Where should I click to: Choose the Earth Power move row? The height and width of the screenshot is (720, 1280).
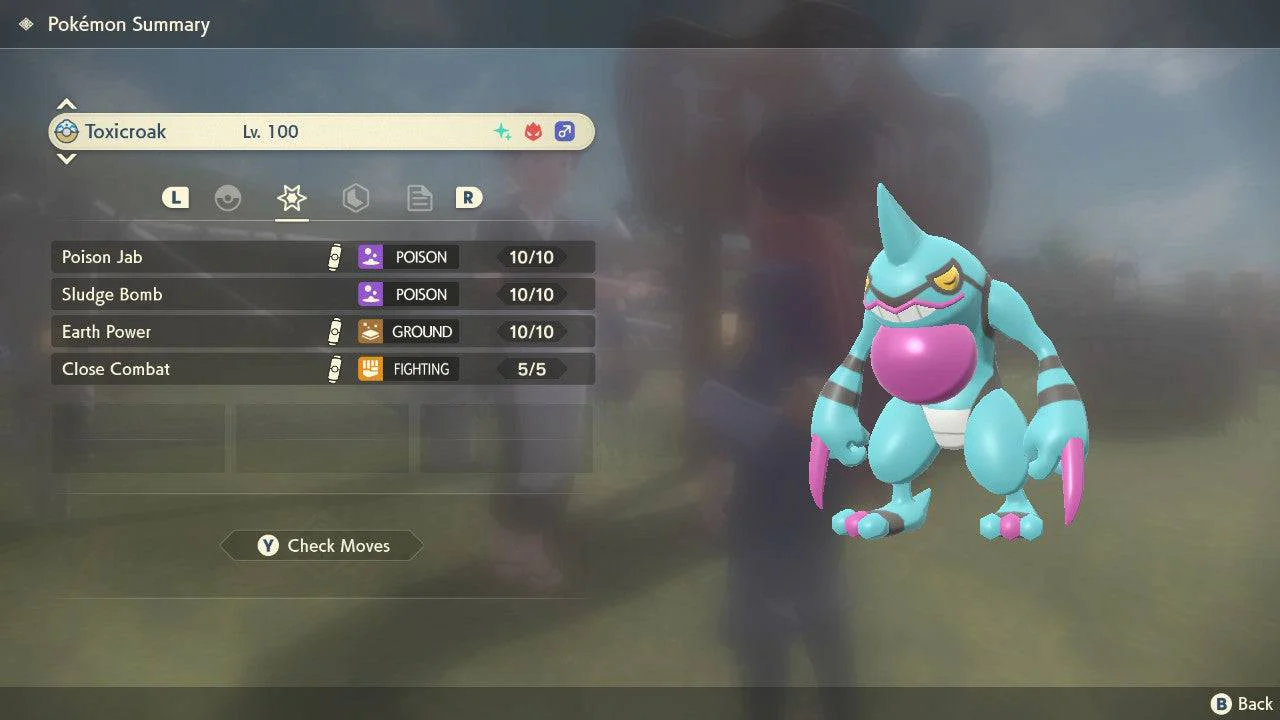[x=322, y=332]
